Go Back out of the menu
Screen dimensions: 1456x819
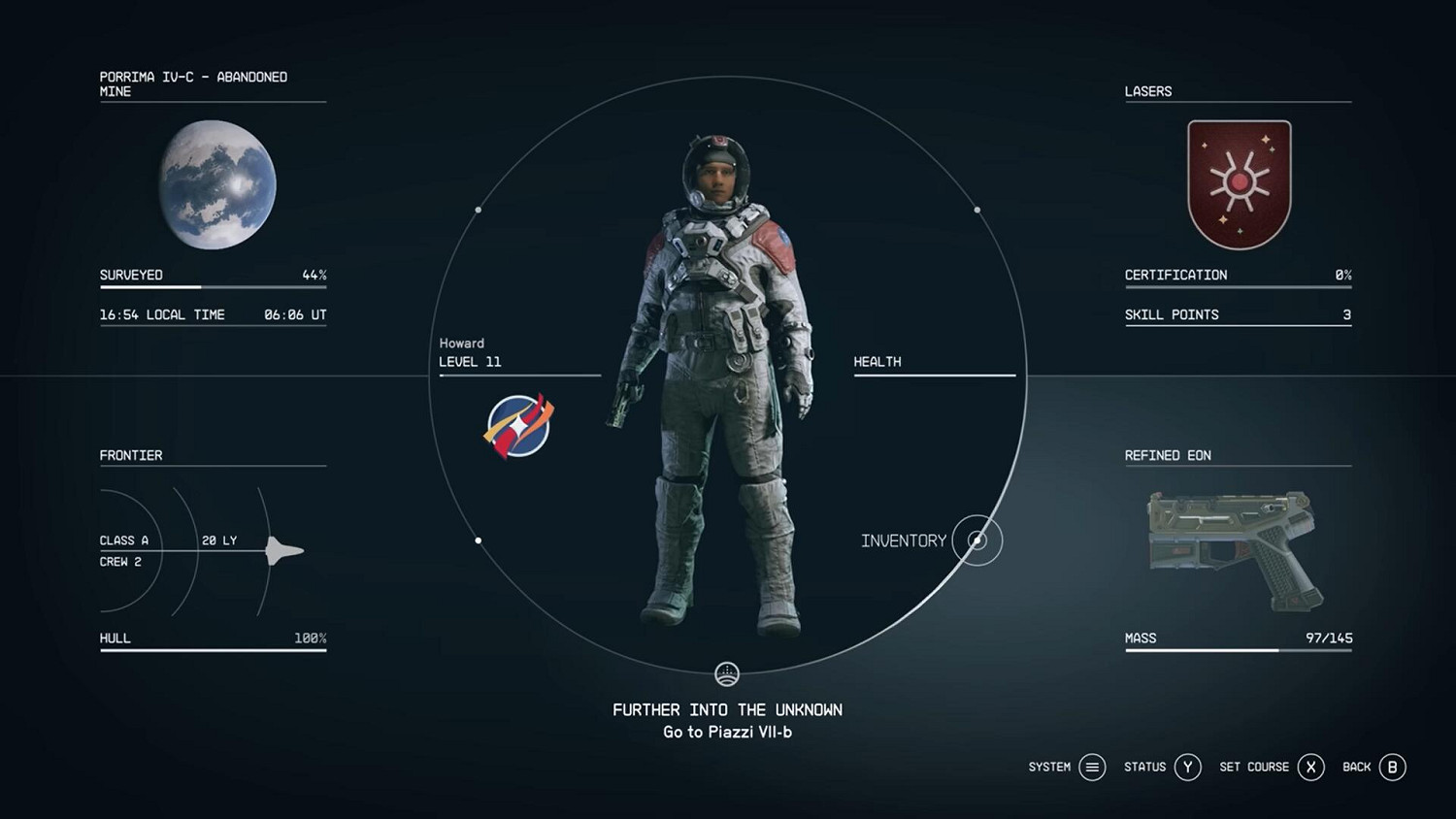pyautogui.click(x=1392, y=768)
